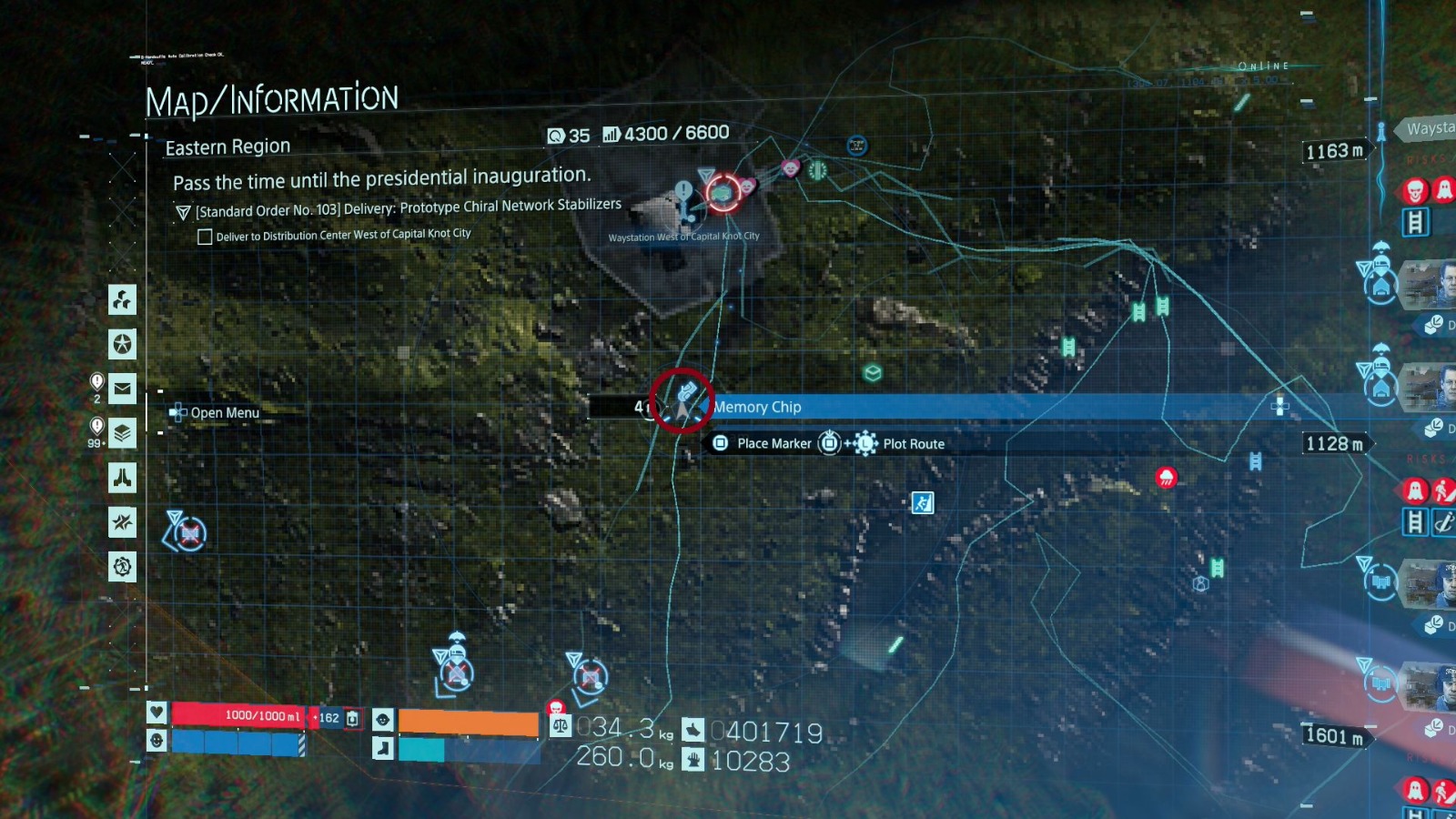1456x819 pixels.
Task: Select the green cargo container icon on the map
Action: (x=871, y=371)
